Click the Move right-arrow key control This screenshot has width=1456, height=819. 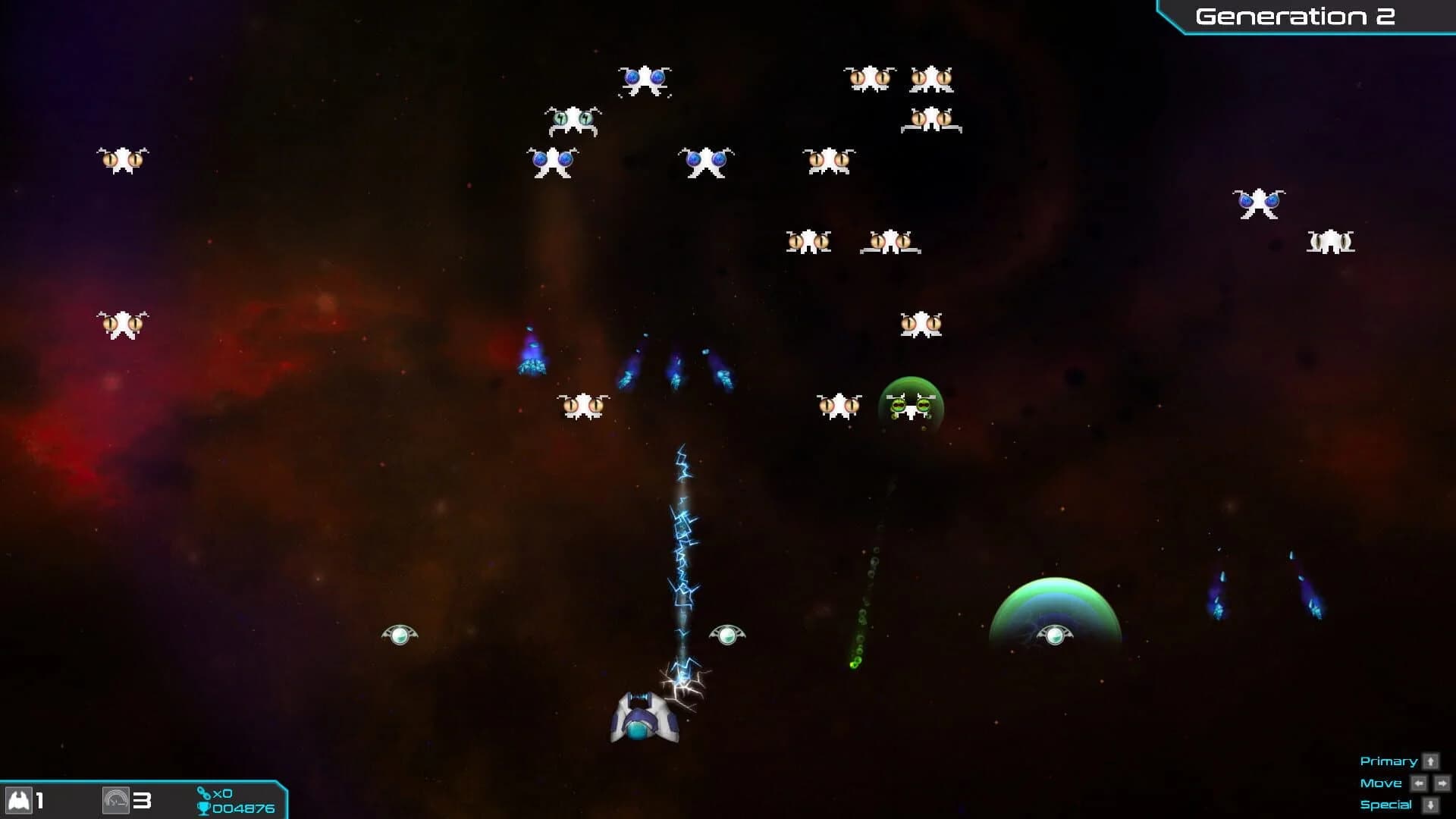tap(1442, 783)
